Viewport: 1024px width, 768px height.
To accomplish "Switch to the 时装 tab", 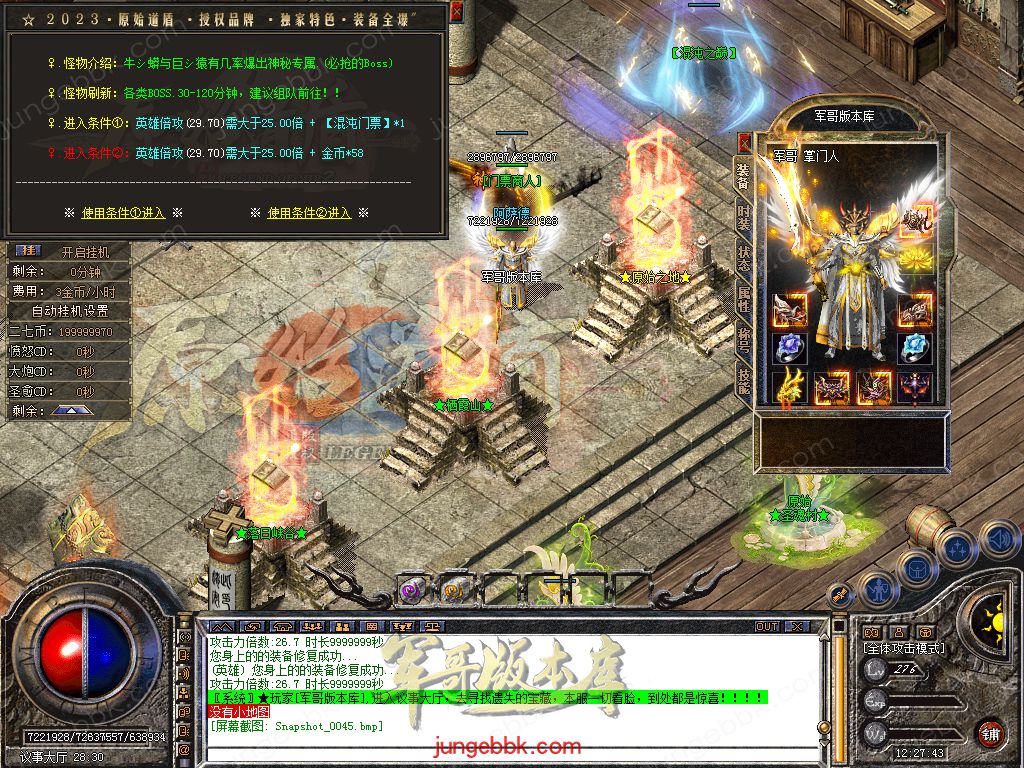I will tap(743, 215).
